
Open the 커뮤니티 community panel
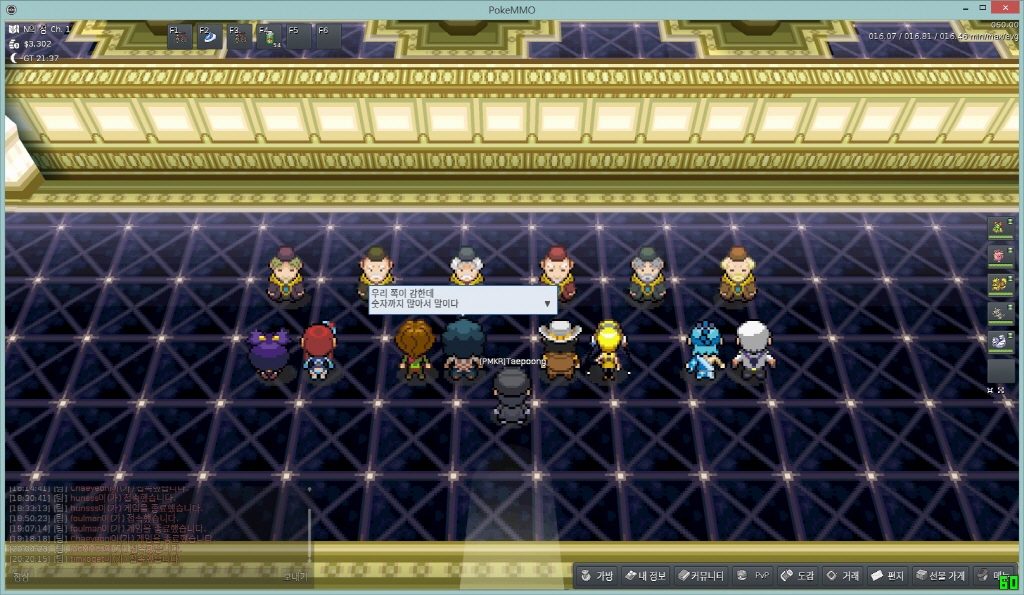tap(700, 576)
